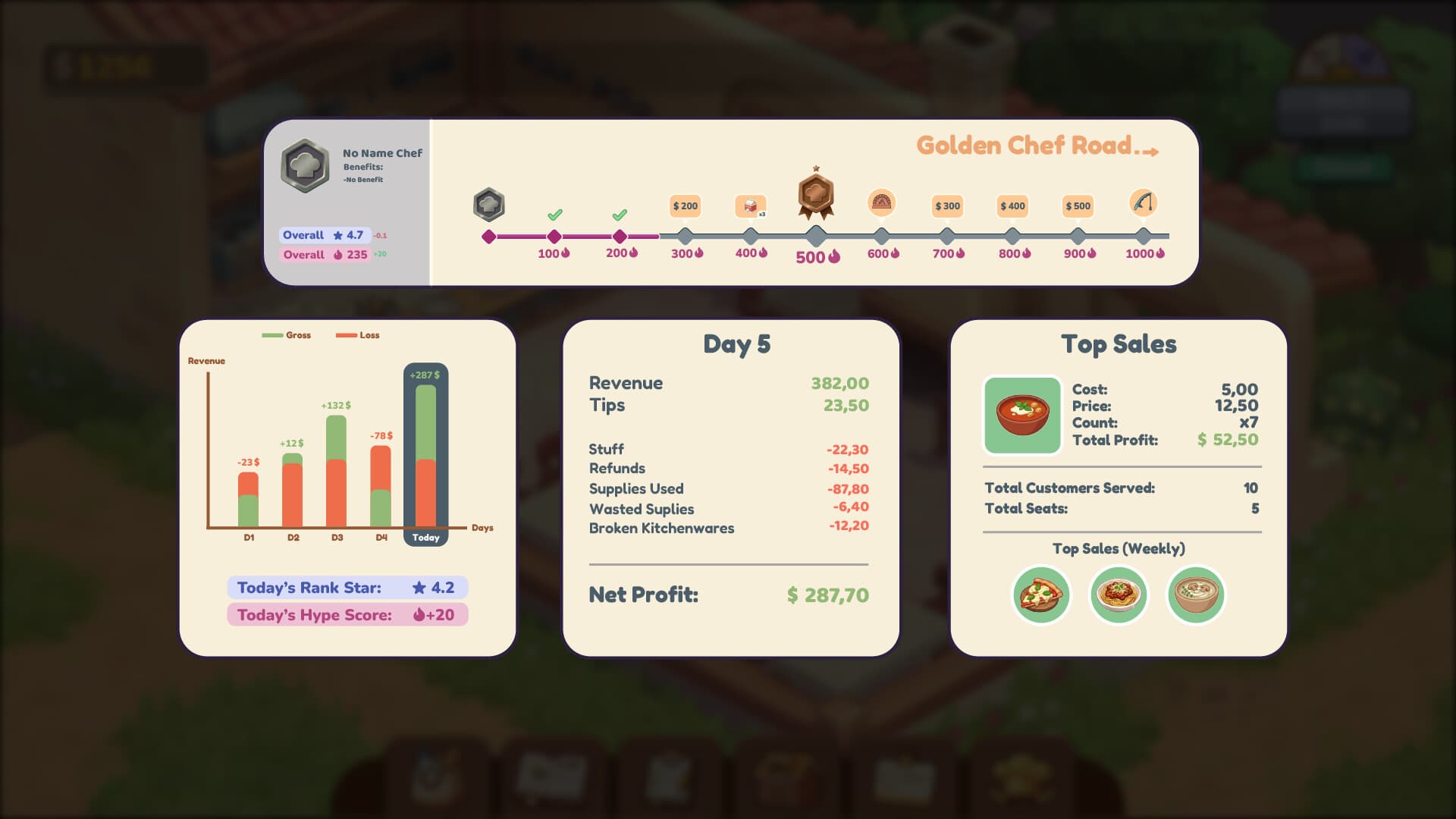Click the $200 reward marker at 300 hype
Image resolution: width=1456 pixels, height=819 pixels.
(x=686, y=206)
